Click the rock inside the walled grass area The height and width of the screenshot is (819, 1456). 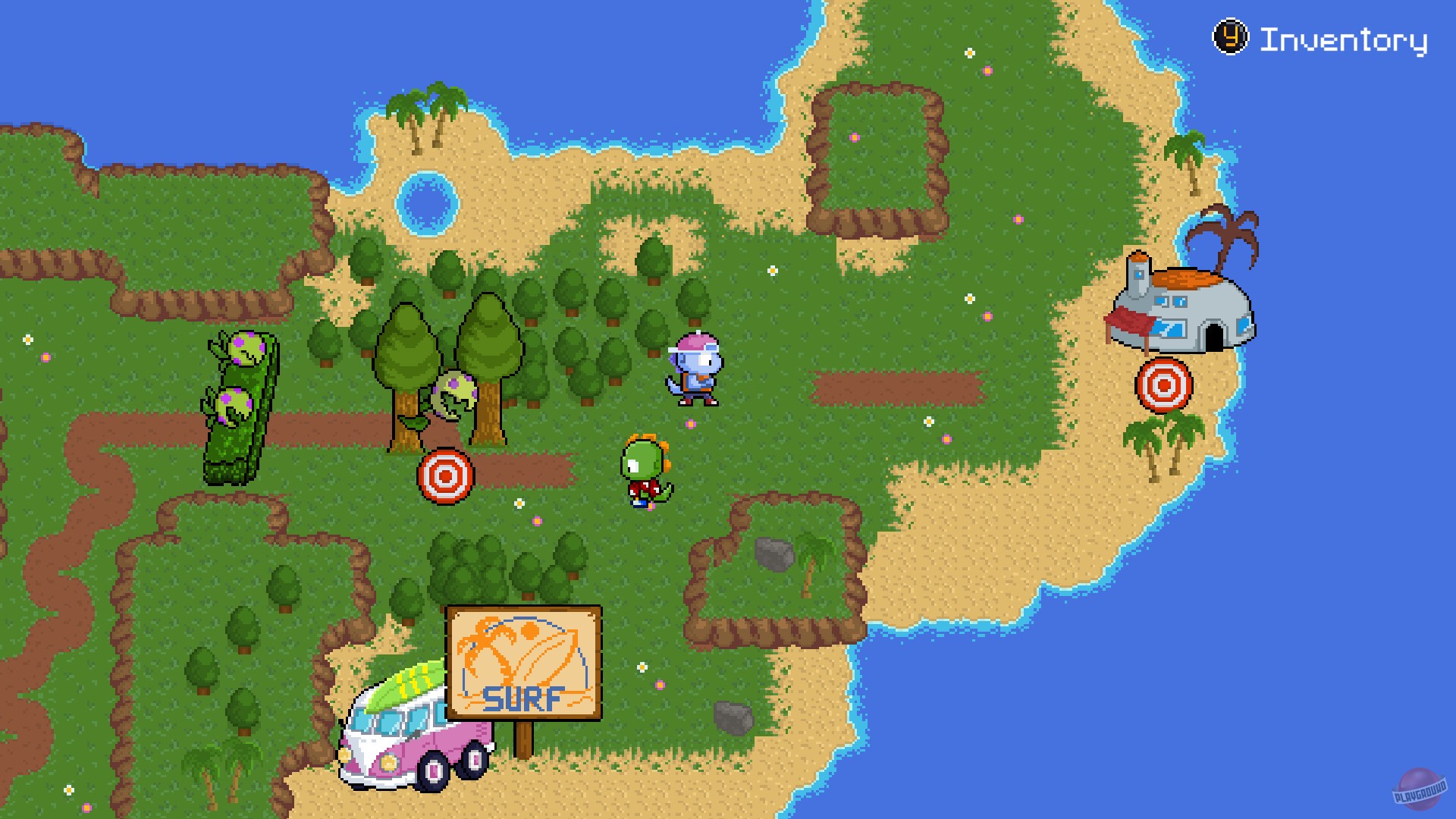[775, 554]
